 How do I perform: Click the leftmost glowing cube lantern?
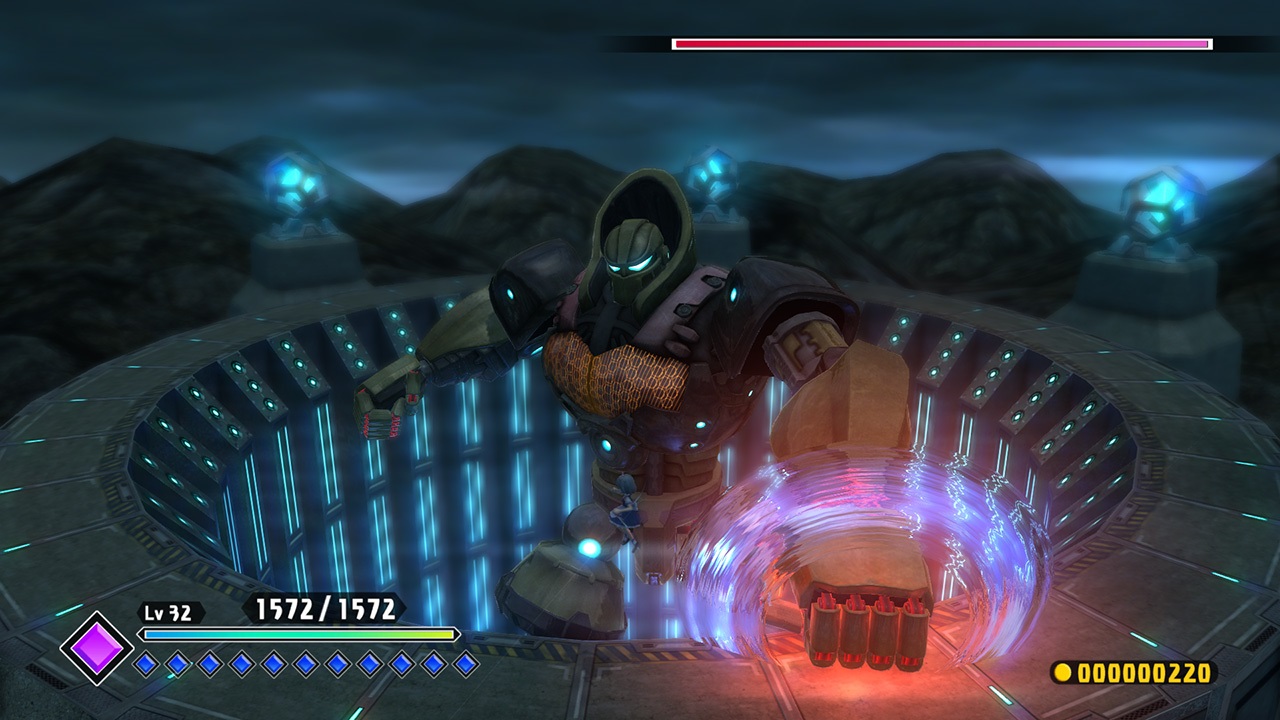point(290,180)
